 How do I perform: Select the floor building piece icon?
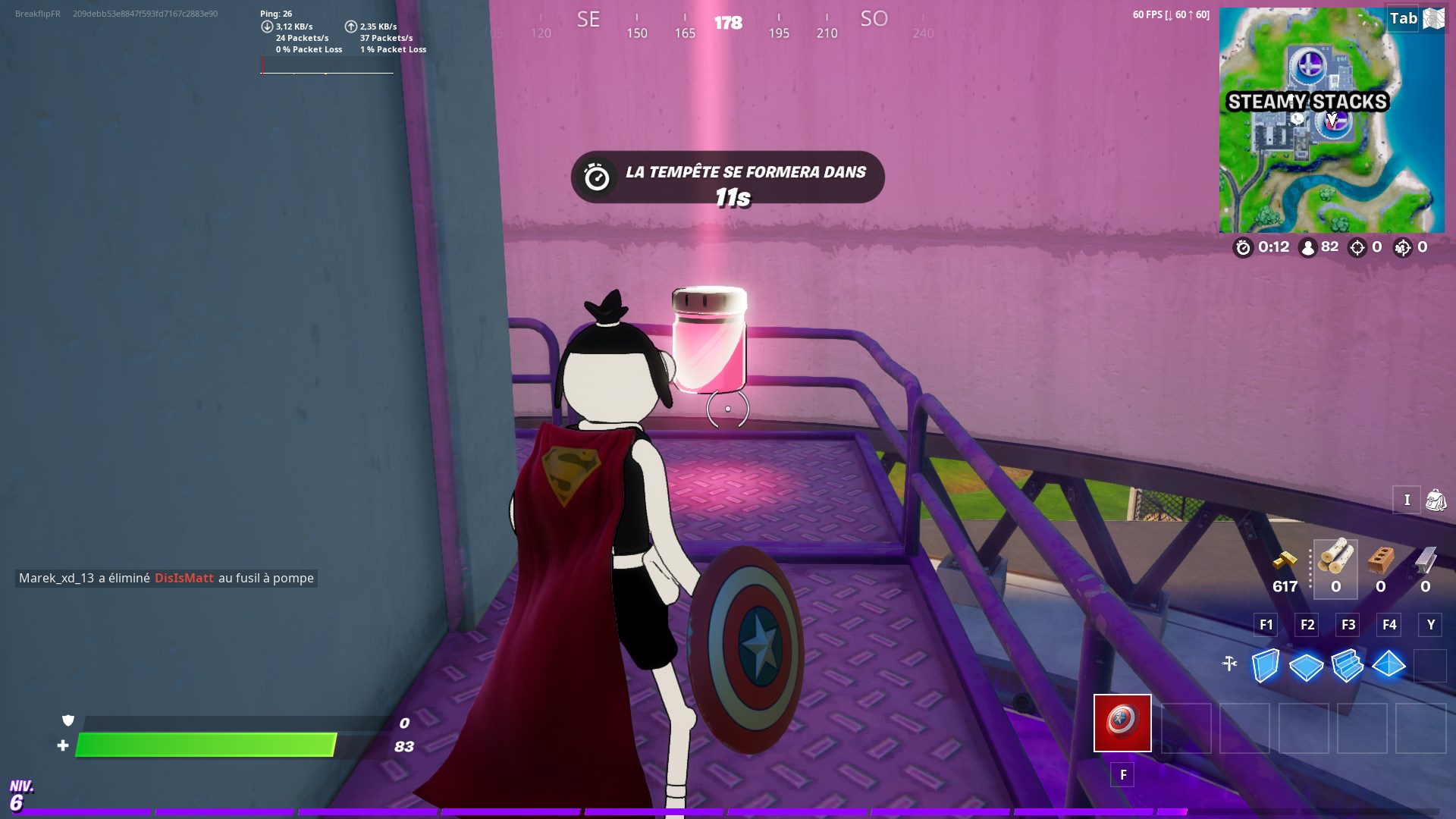(1306, 666)
